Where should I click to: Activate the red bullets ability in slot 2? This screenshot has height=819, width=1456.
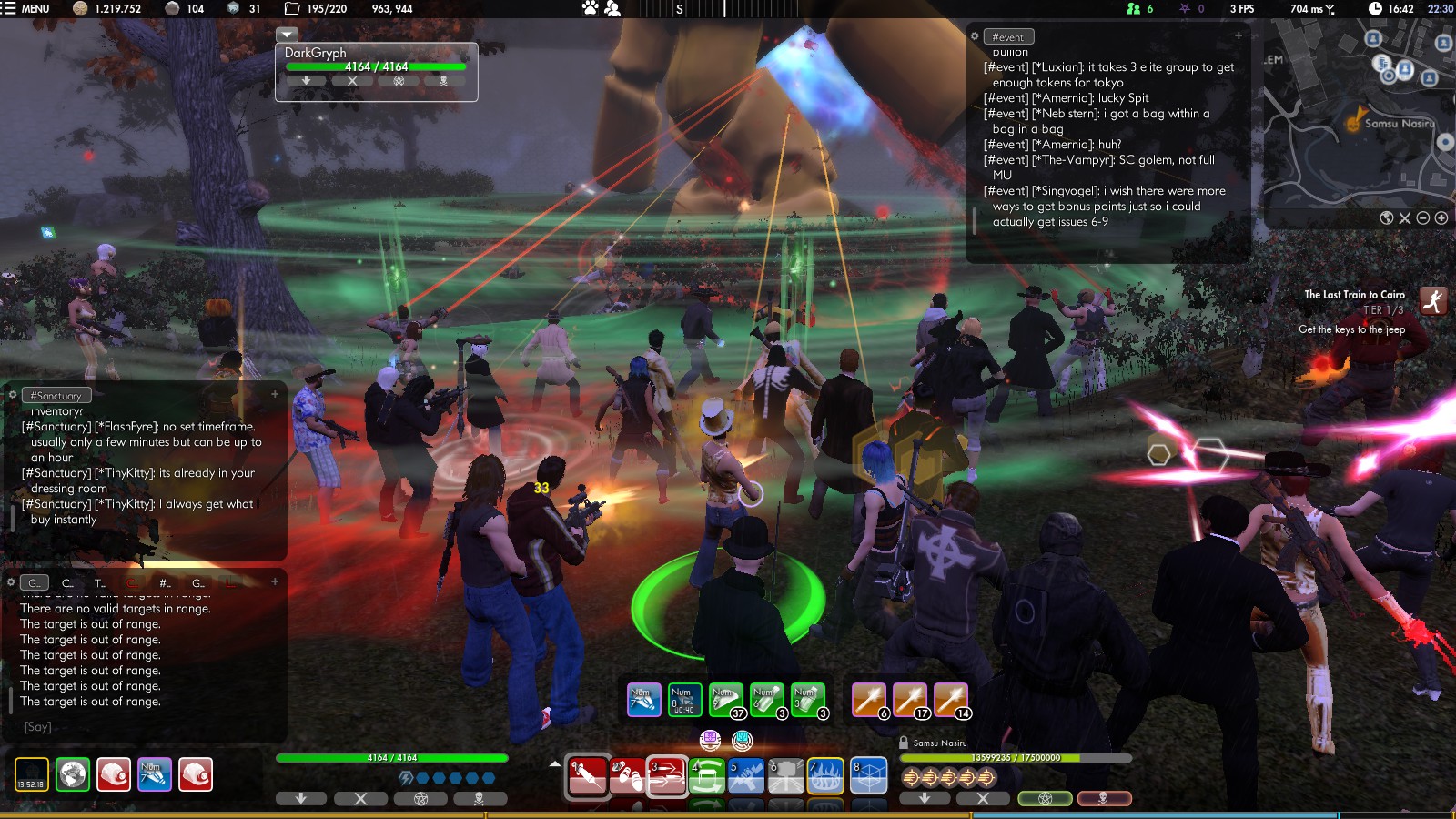point(628,775)
